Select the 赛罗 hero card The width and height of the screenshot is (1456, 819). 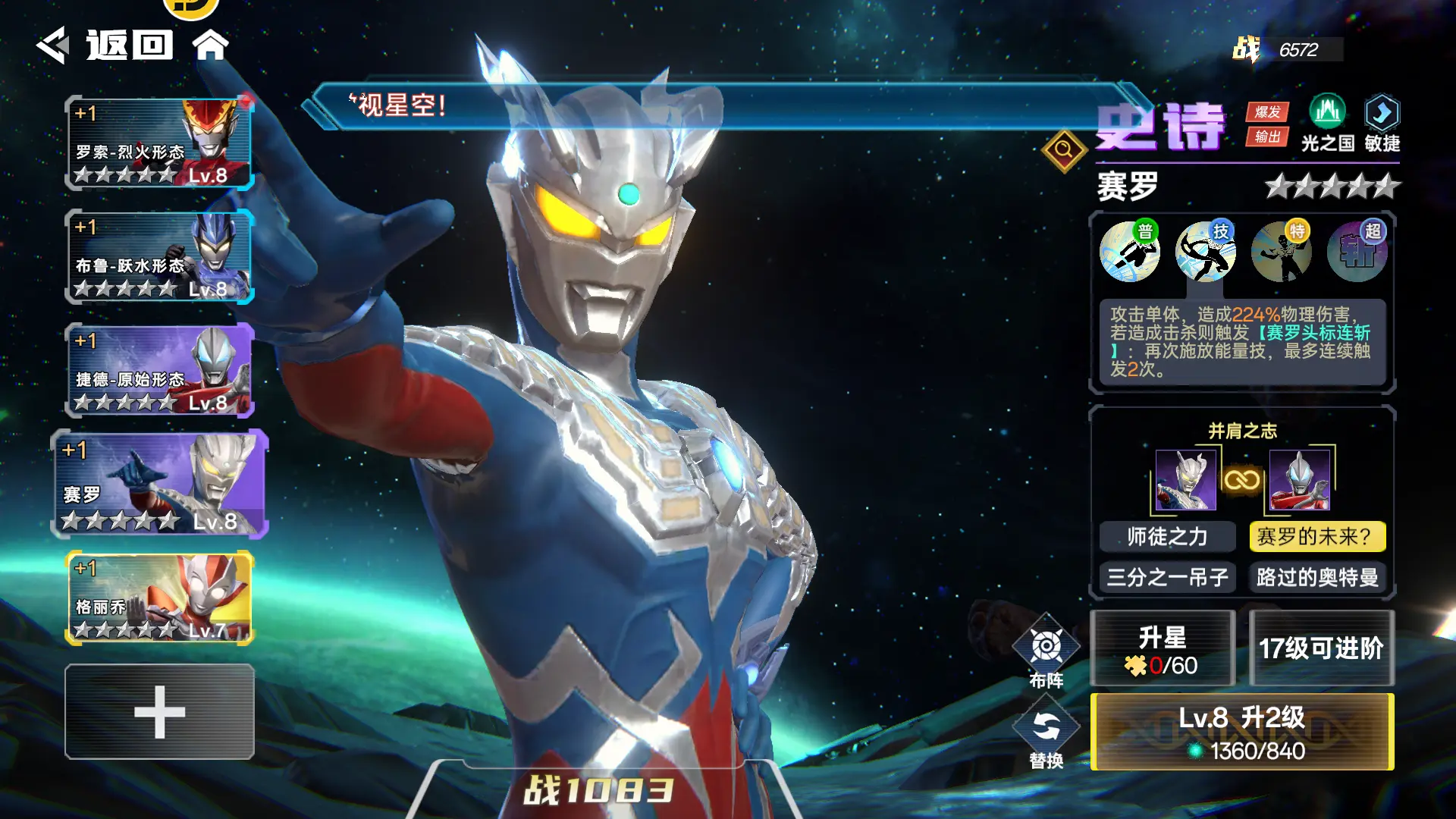[159, 485]
